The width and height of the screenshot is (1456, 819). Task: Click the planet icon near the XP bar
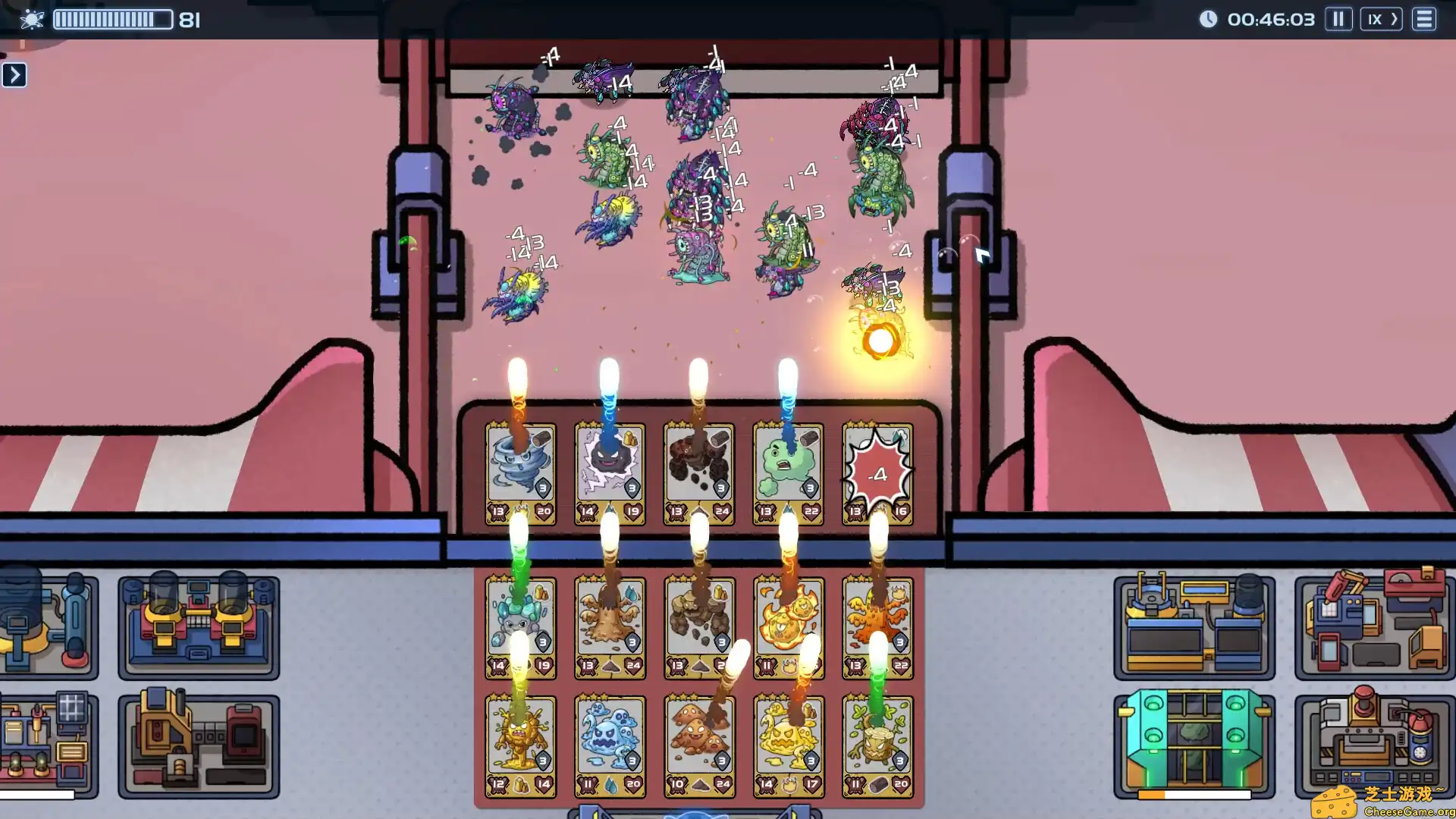(32, 19)
